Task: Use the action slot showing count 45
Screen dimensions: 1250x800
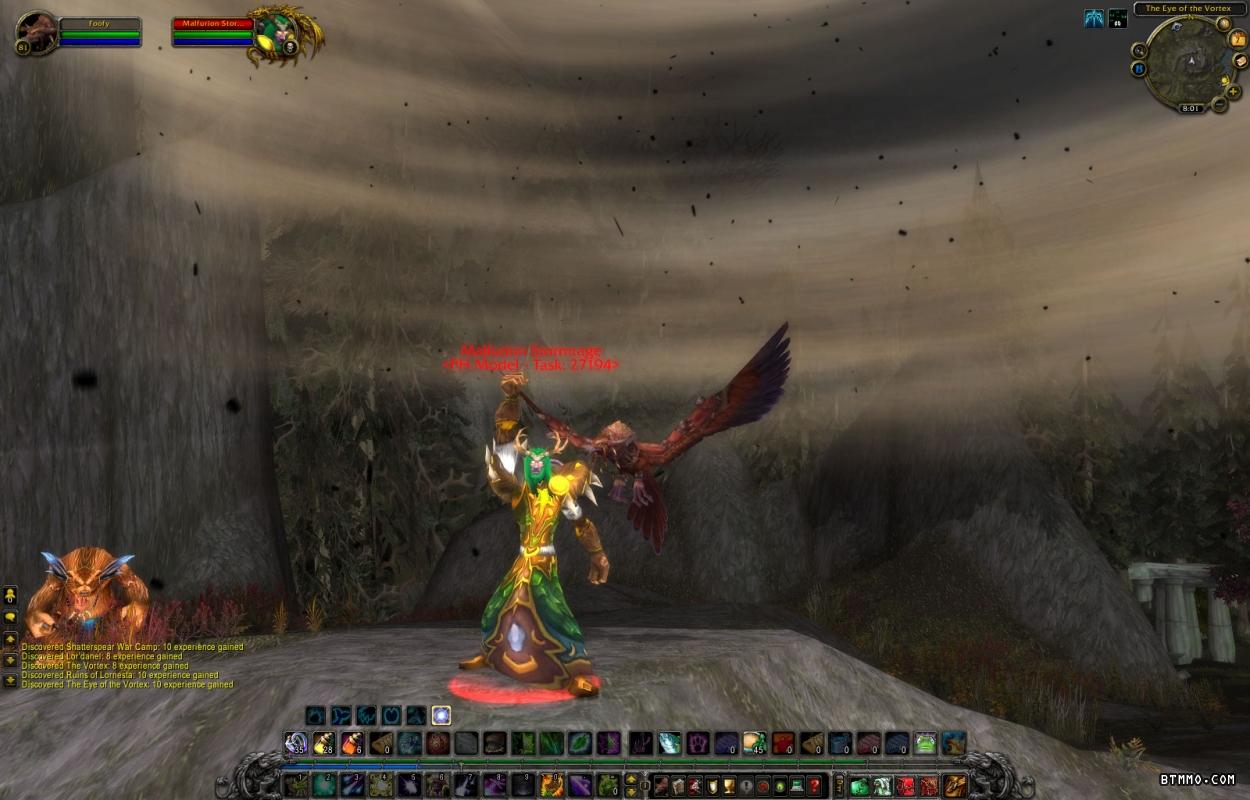Action: [753, 743]
